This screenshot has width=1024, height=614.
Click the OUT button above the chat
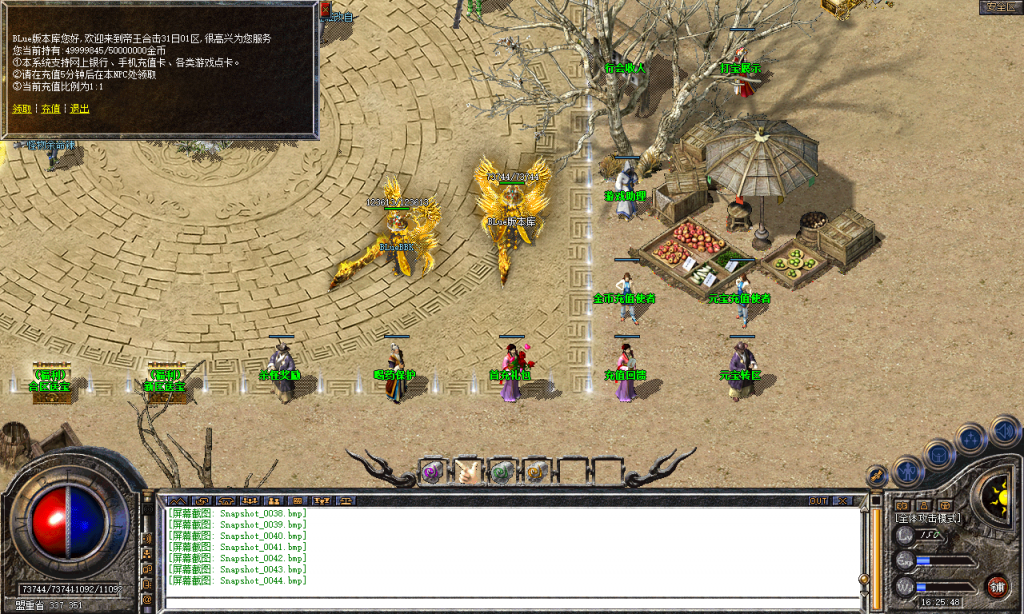point(818,500)
